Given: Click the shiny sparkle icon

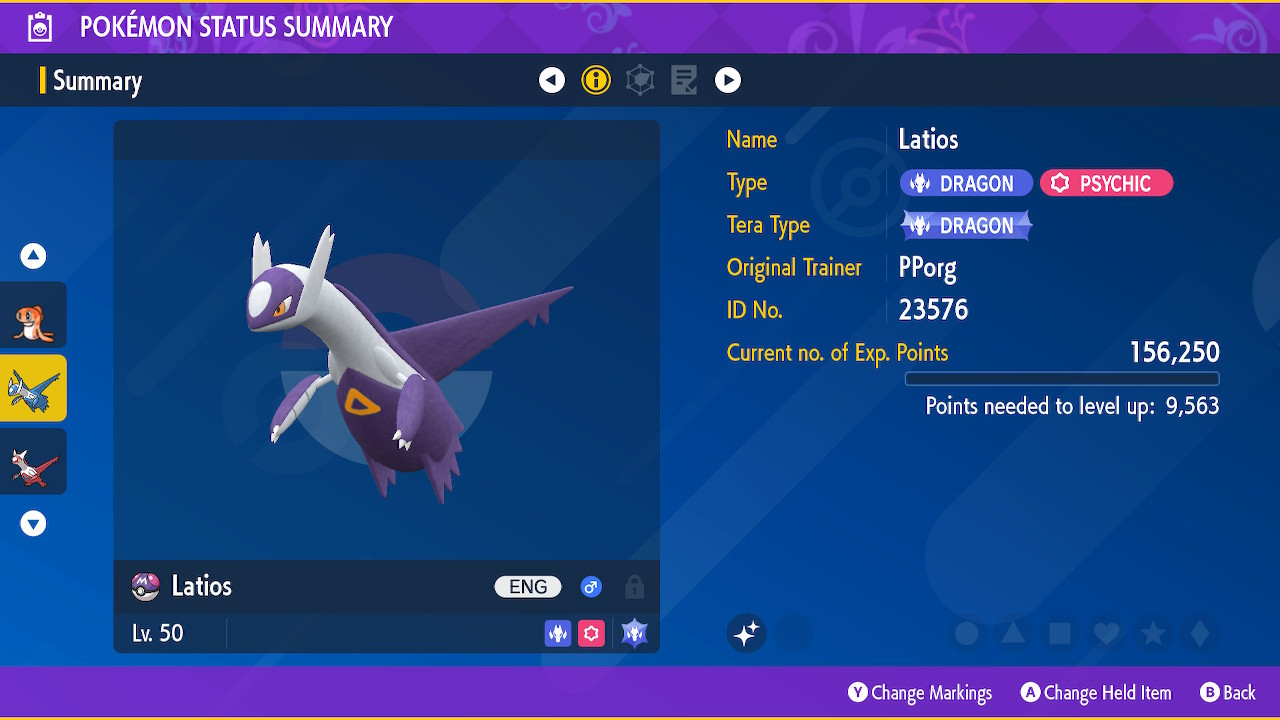Looking at the screenshot, I should [746, 633].
